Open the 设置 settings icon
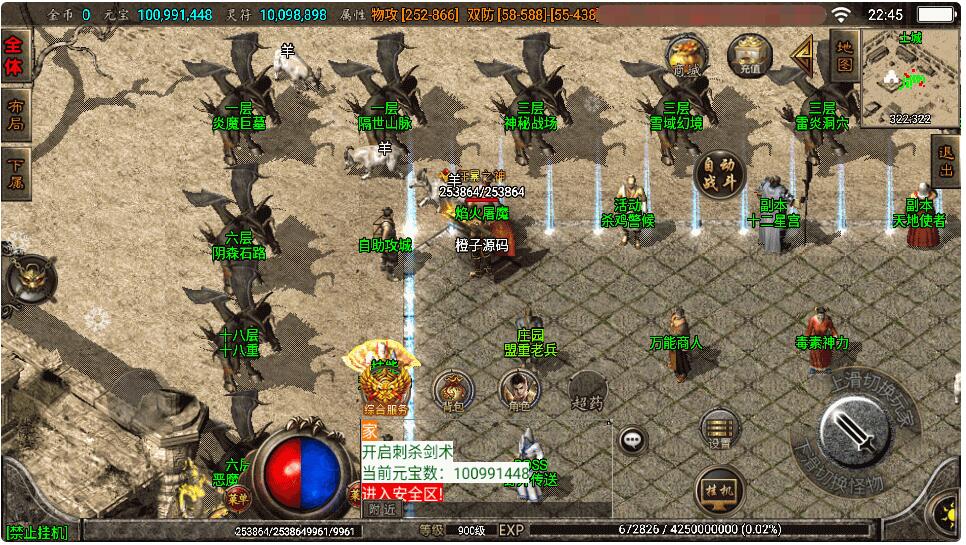 pyautogui.click(x=719, y=428)
